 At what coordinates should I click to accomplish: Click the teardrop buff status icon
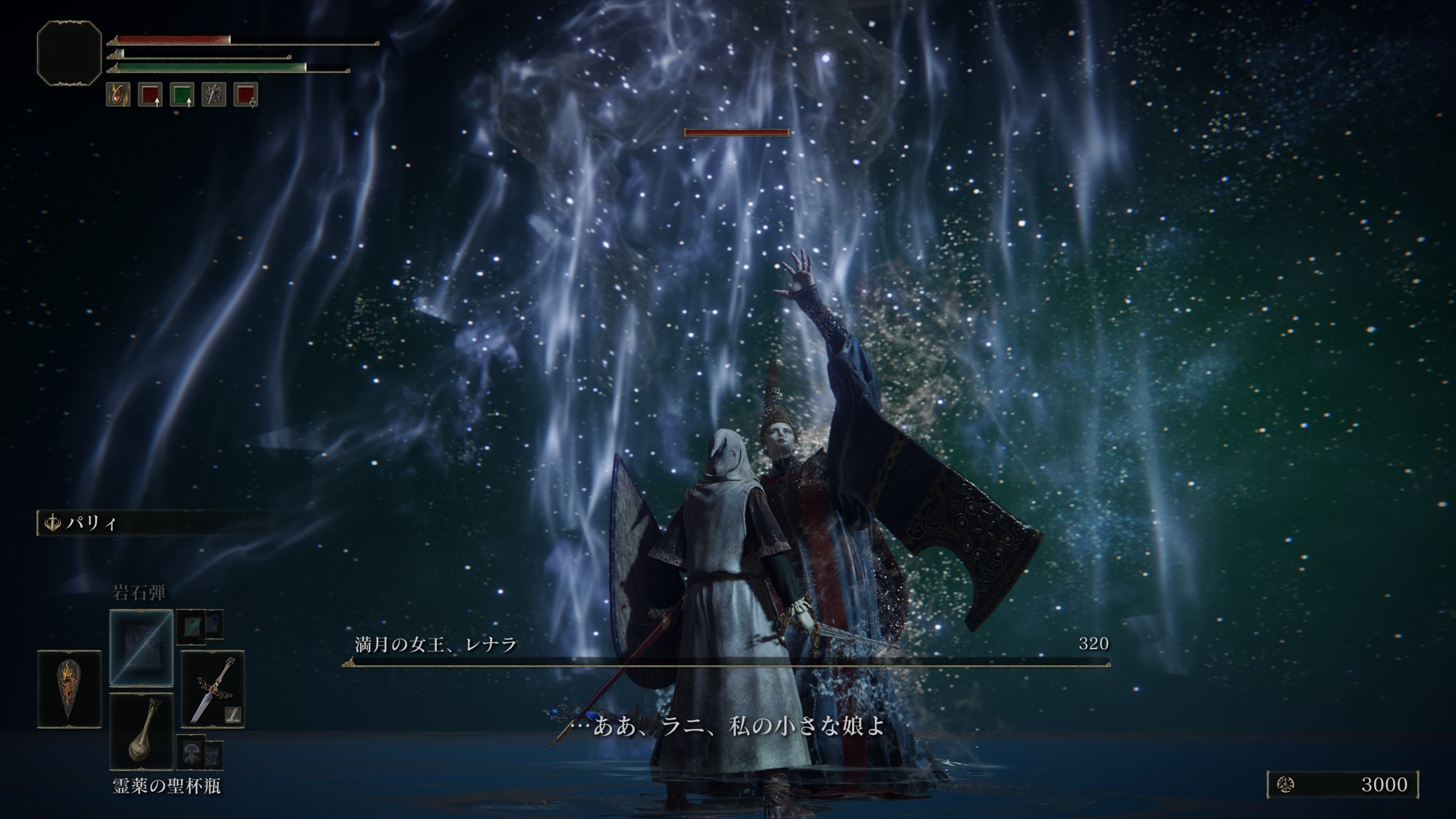[118, 95]
